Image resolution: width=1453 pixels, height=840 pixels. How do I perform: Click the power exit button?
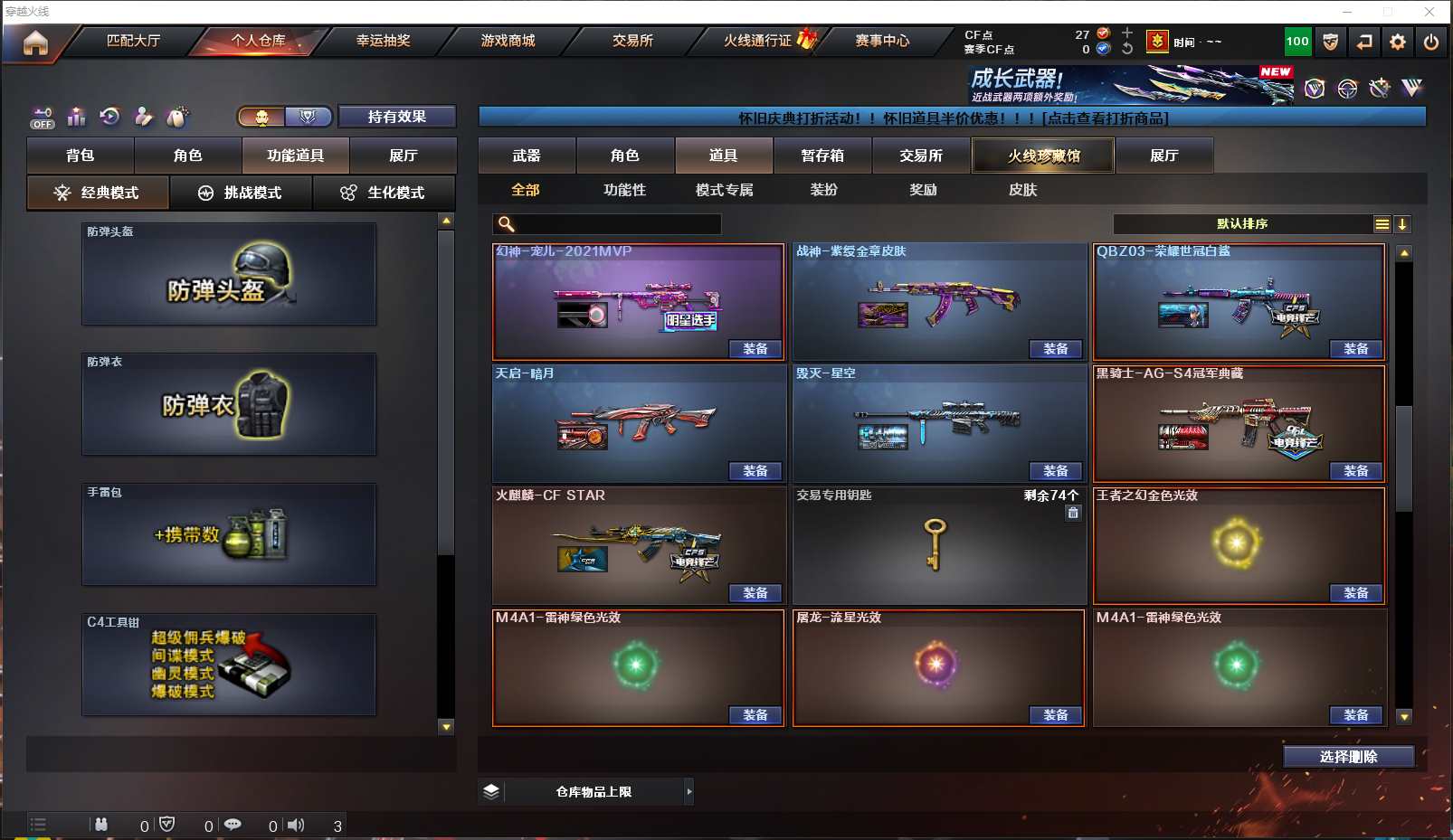1431,42
